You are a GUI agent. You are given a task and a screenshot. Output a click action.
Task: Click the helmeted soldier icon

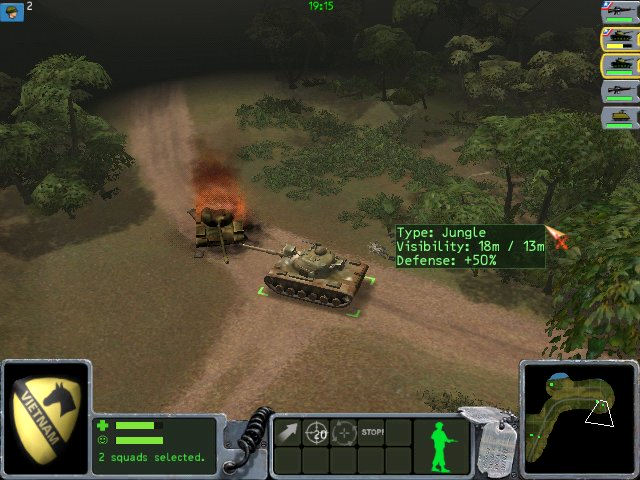(x=12, y=8)
